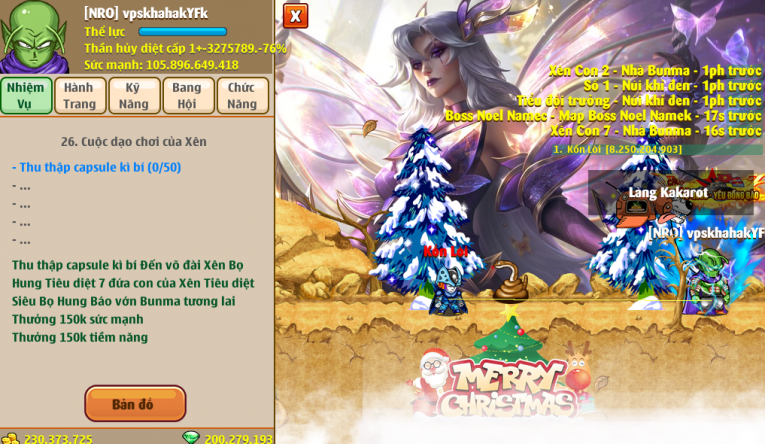Choose the Kỏn Lỏi ranking entry
This screenshot has height=444, width=765.
pyautogui.click(x=617, y=149)
